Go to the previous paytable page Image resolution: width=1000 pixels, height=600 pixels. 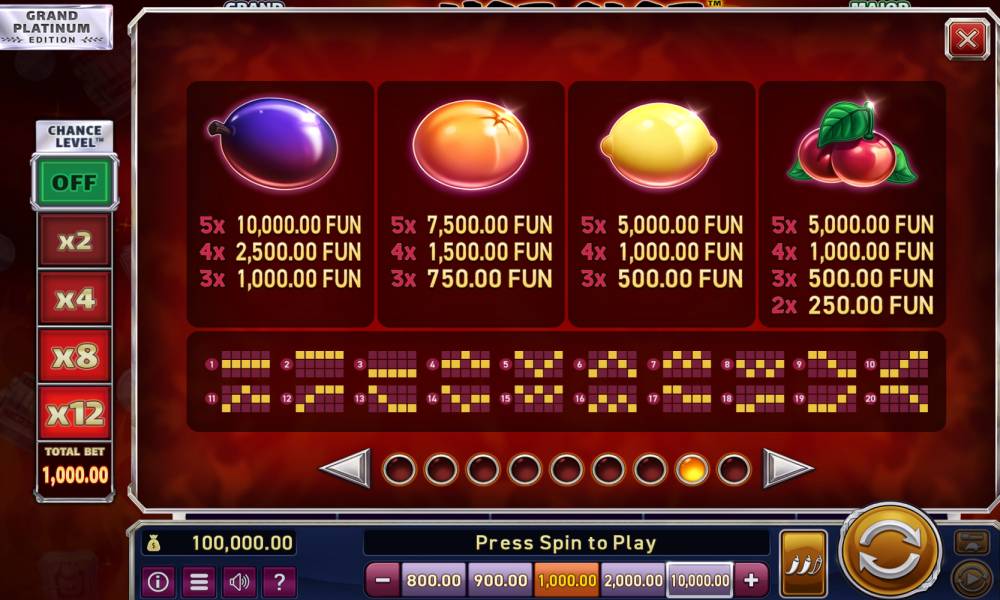point(345,468)
